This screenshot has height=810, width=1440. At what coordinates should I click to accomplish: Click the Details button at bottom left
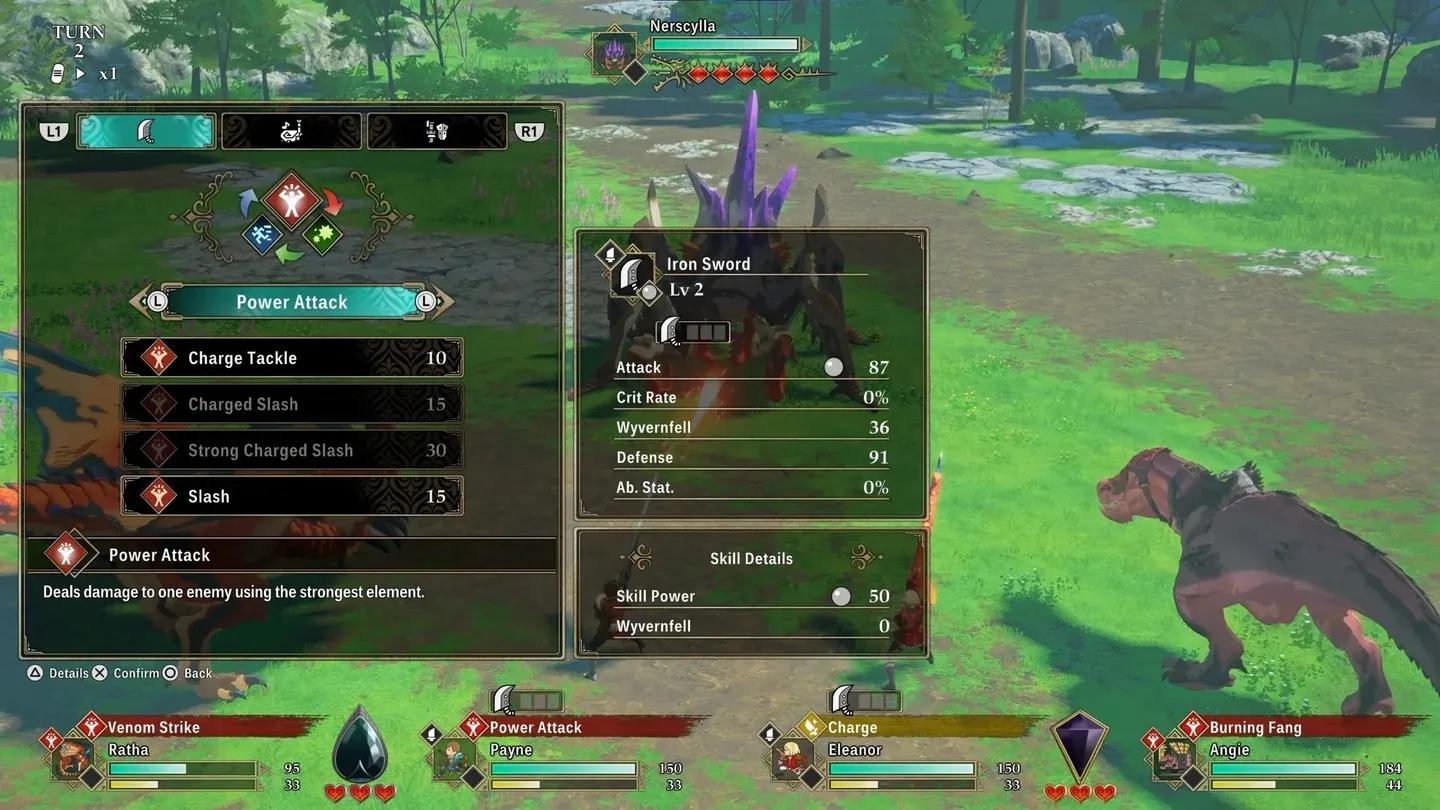(x=55, y=673)
